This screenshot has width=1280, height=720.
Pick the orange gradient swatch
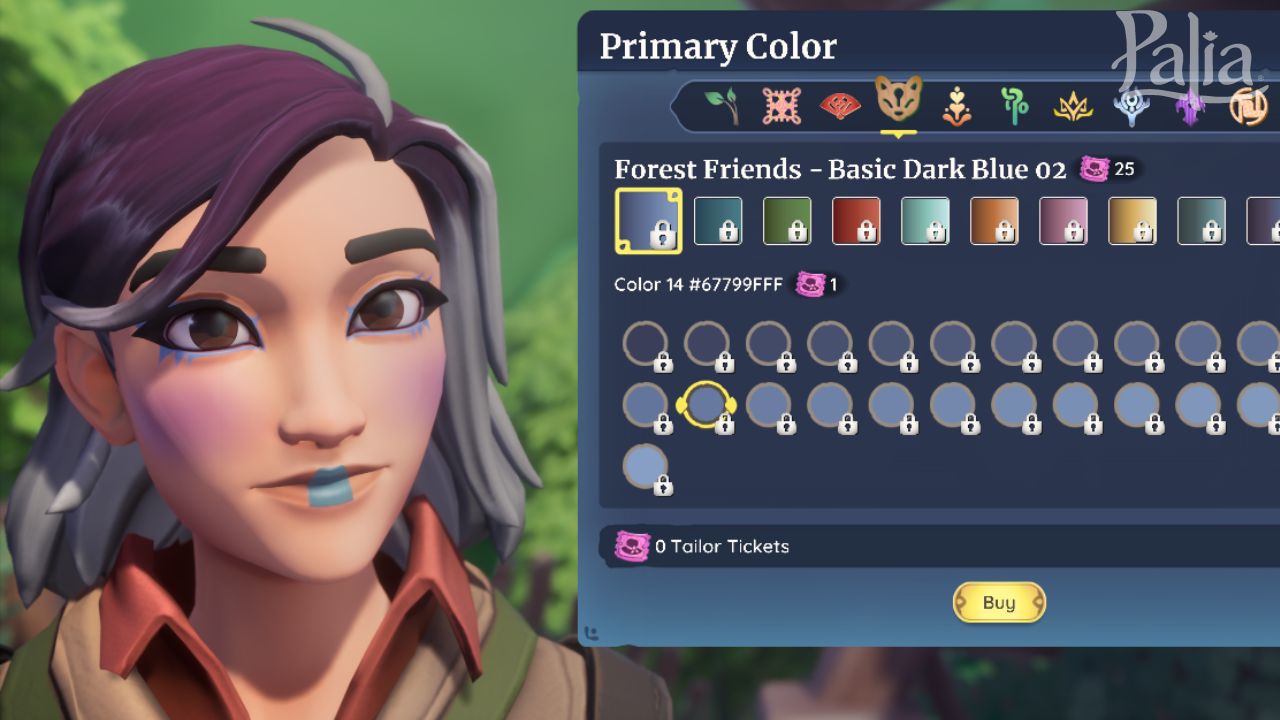click(x=994, y=220)
